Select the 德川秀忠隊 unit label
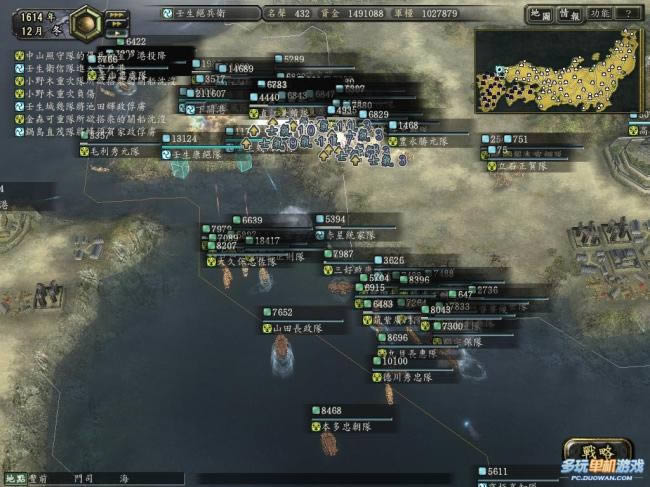The width and height of the screenshot is (650, 487). tap(407, 377)
